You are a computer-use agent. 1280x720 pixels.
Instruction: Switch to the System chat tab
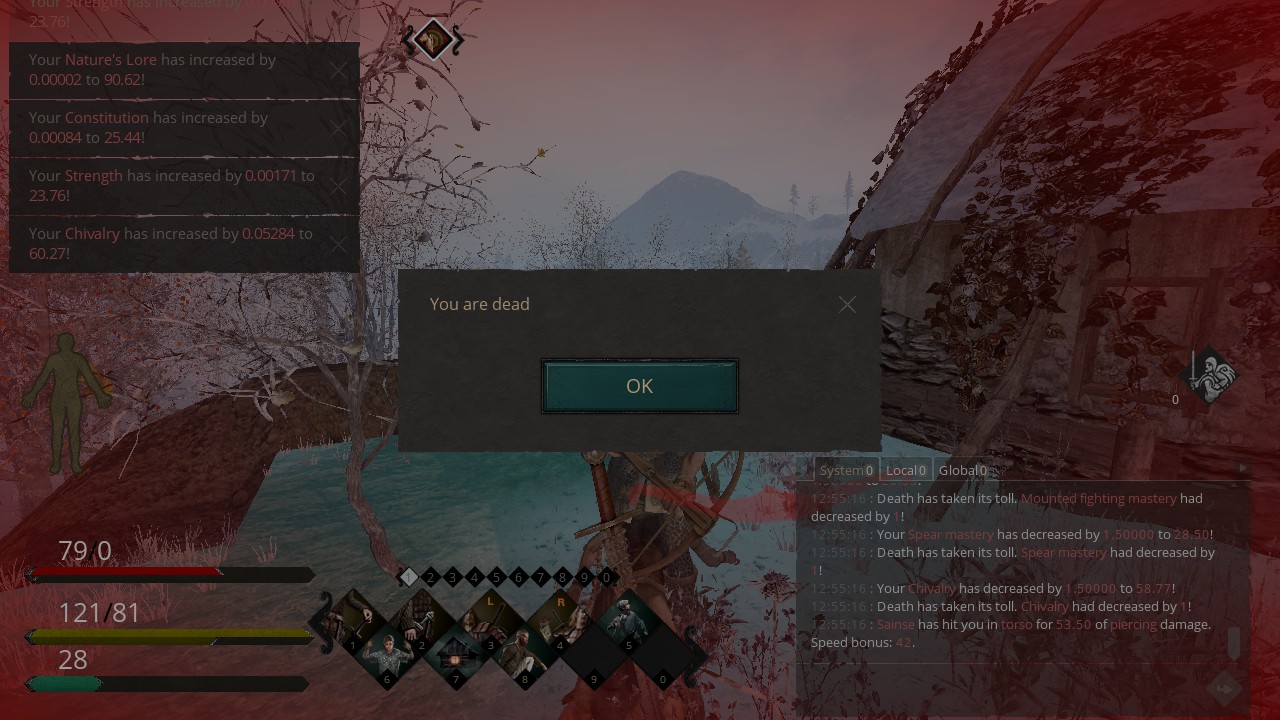(846, 470)
